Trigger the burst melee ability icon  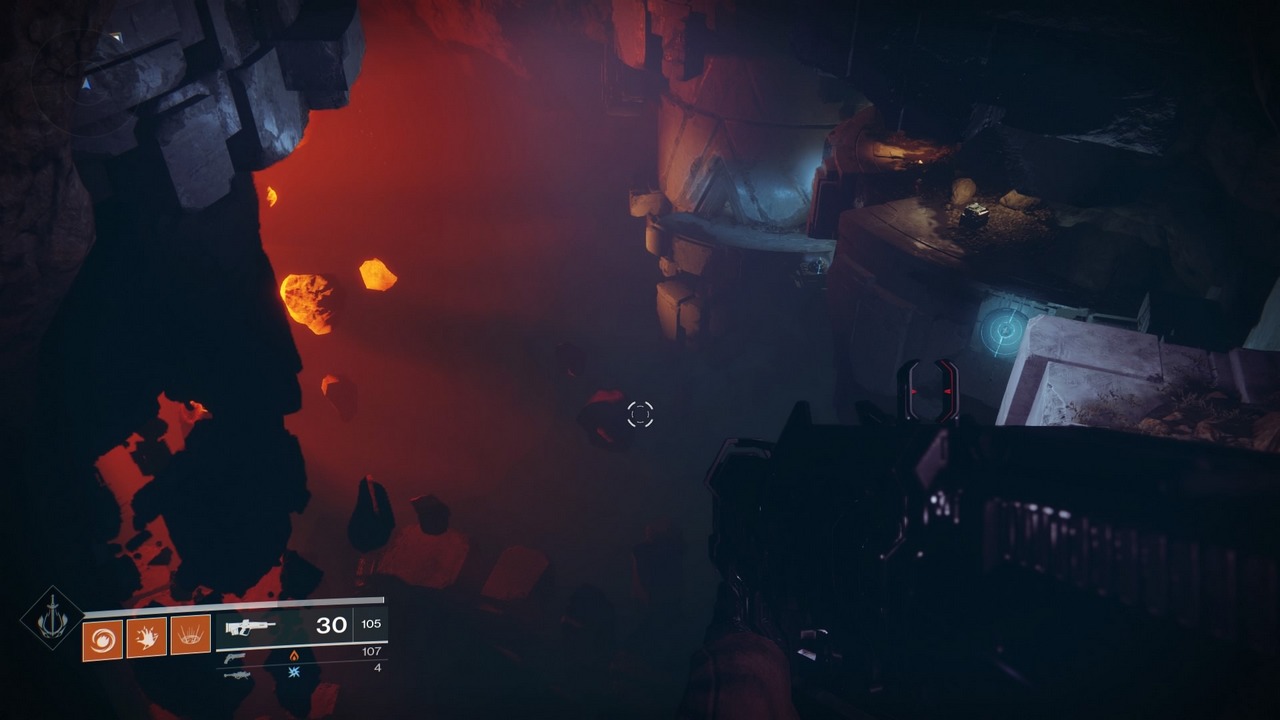point(146,638)
